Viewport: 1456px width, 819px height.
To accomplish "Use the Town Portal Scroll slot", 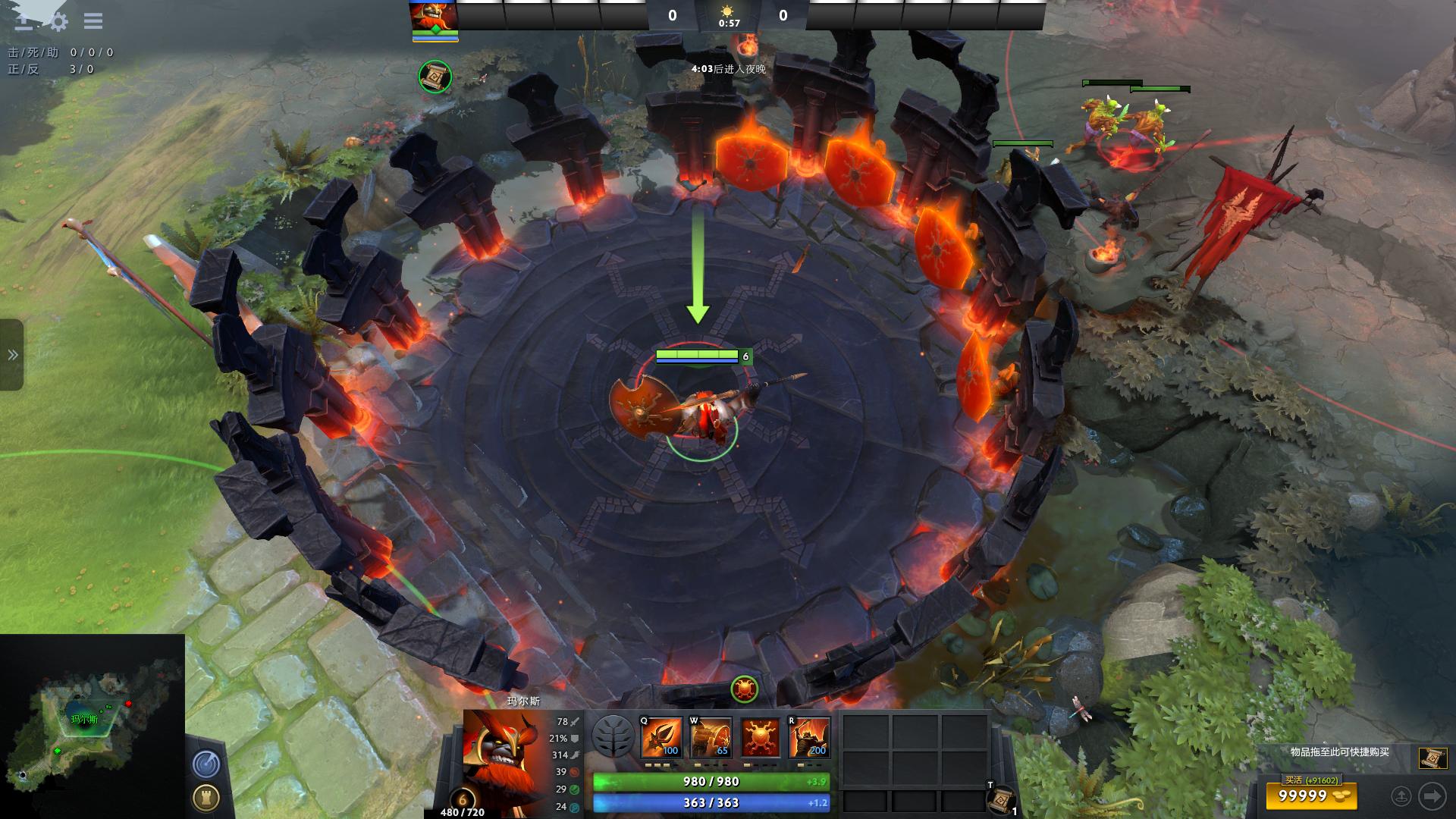I will tap(1002, 799).
